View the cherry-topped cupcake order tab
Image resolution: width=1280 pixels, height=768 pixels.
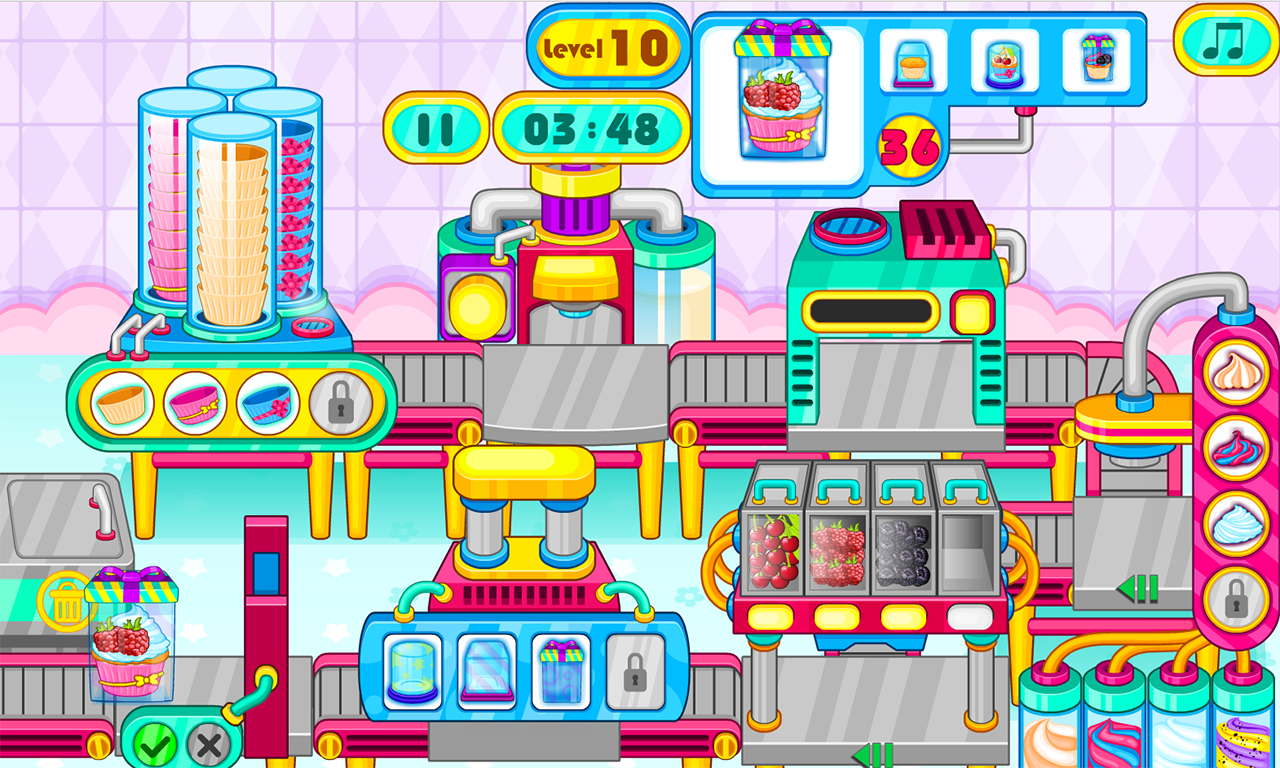[x=1005, y=62]
